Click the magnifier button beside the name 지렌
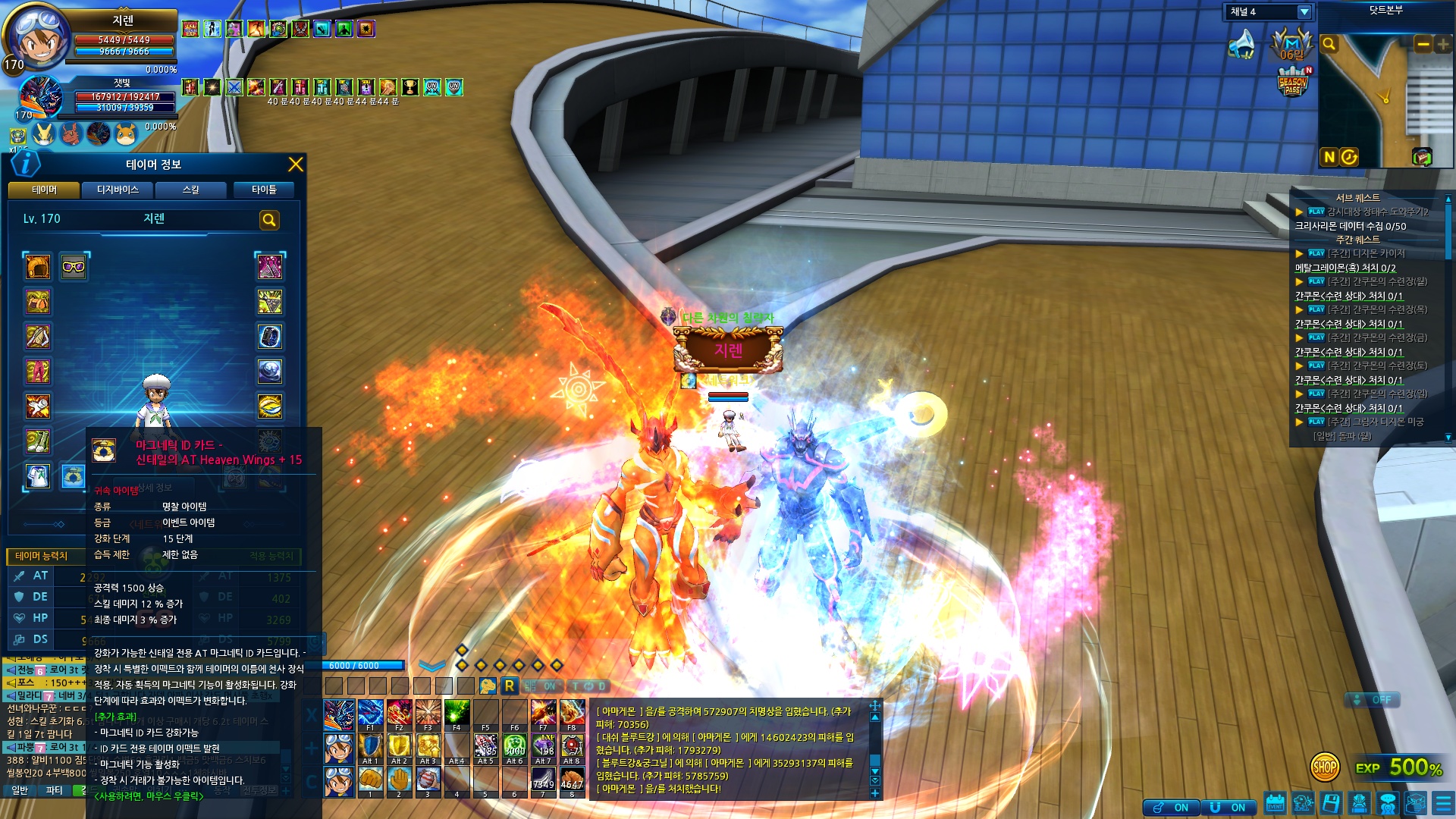Image resolution: width=1456 pixels, height=819 pixels. pyautogui.click(x=269, y=220)
